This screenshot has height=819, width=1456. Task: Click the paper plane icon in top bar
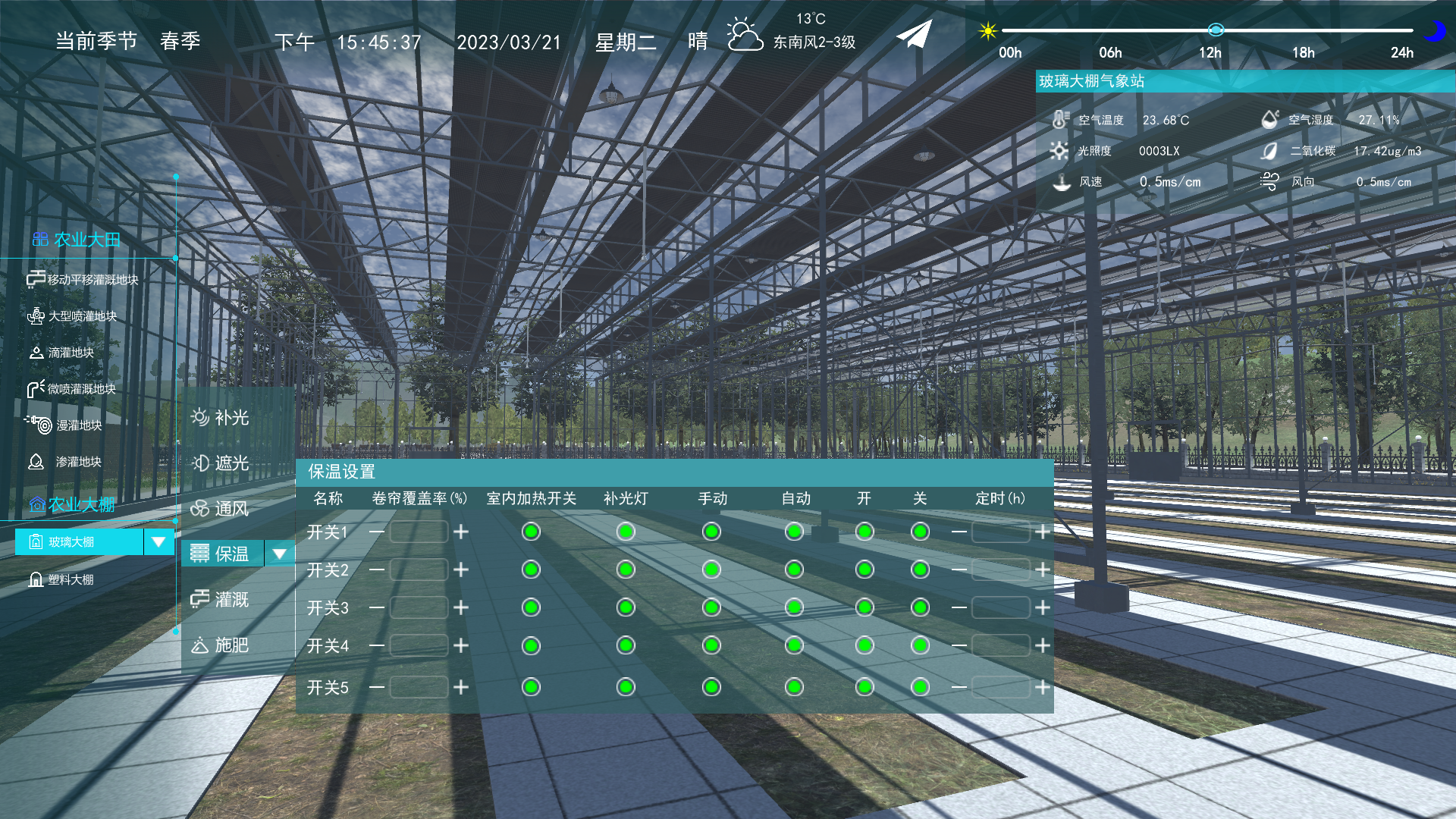[x=914, y=35]
